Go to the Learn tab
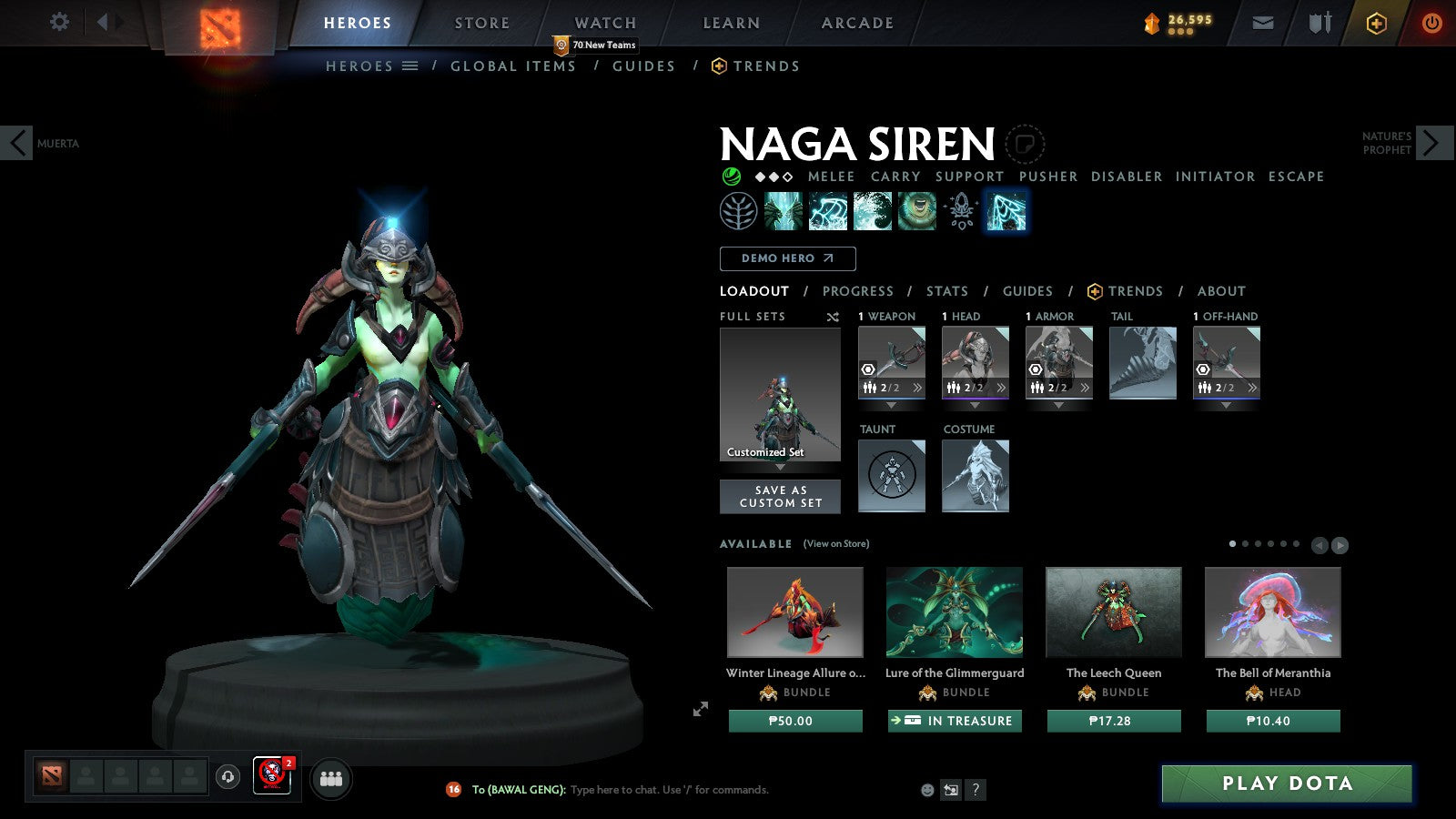 pos(731,23)
